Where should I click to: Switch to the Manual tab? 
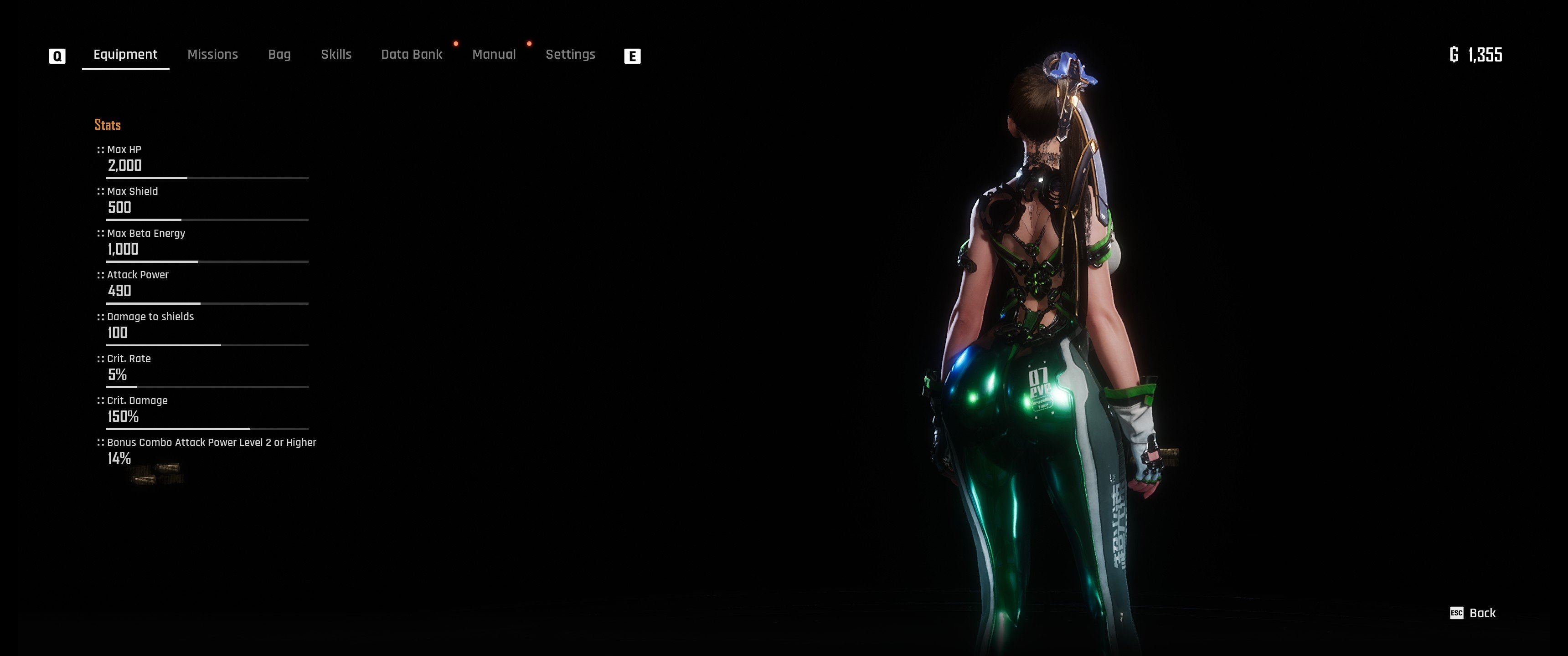click(494, 55)
